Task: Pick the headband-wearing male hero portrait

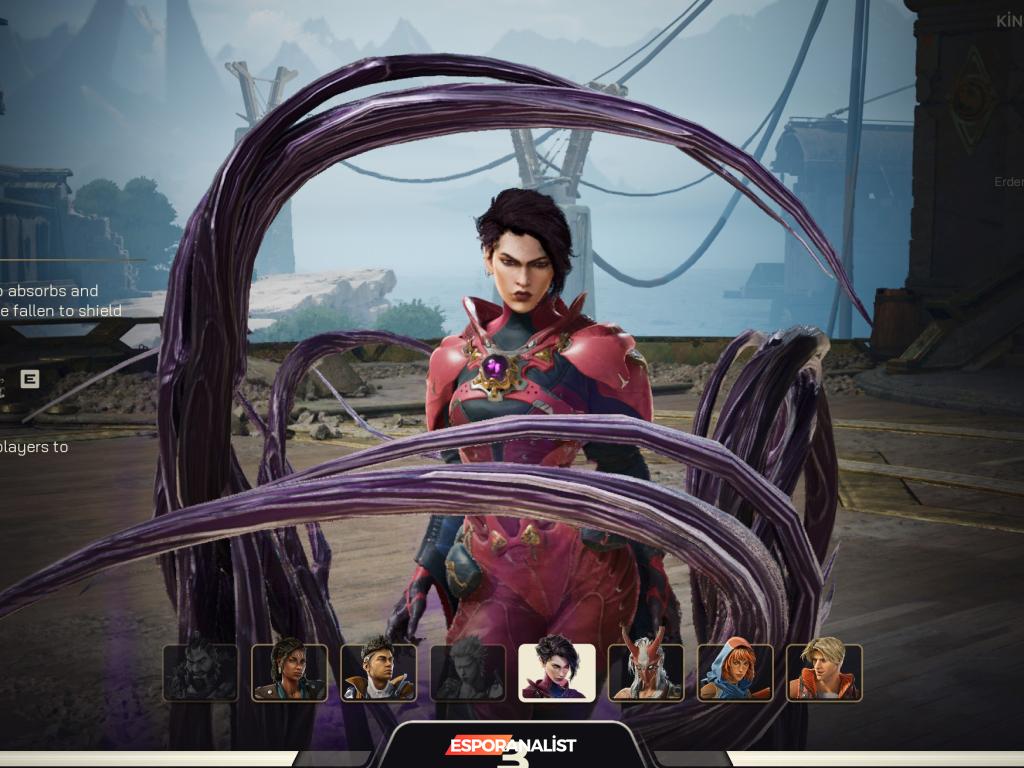Action: (x=378, y=672)
